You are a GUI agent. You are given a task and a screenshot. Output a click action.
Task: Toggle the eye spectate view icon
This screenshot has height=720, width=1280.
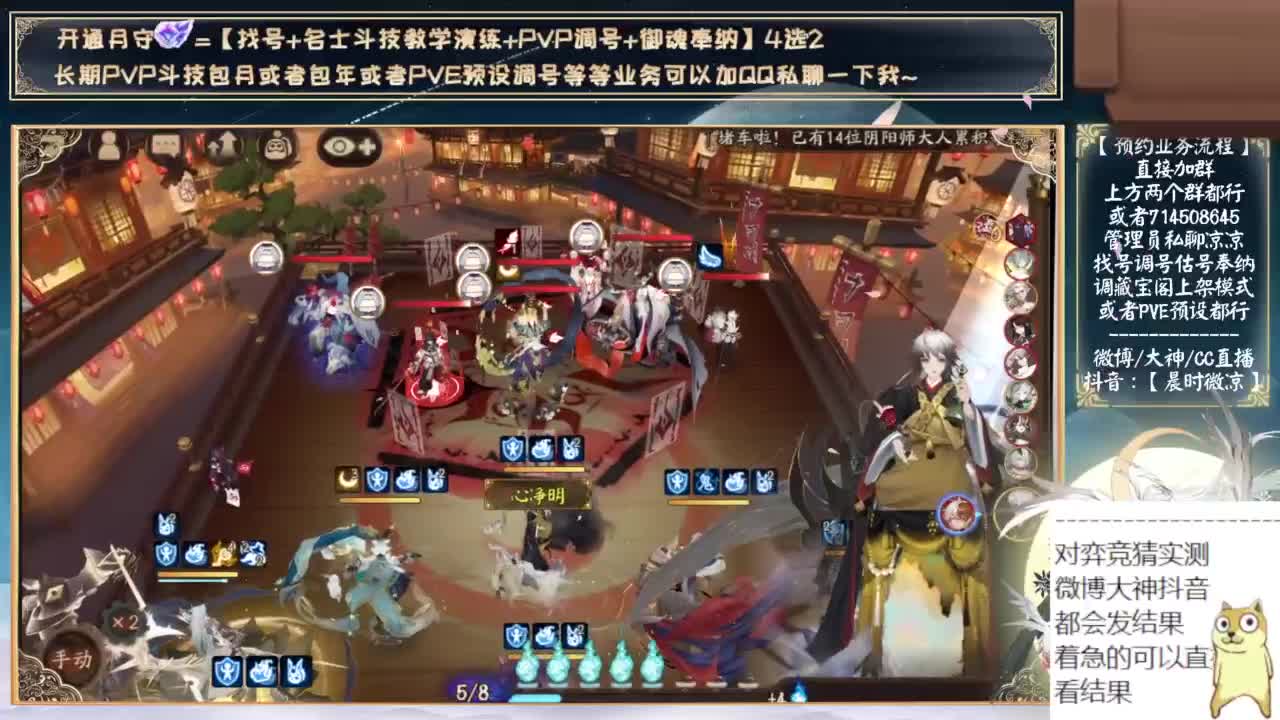point(340,147)
